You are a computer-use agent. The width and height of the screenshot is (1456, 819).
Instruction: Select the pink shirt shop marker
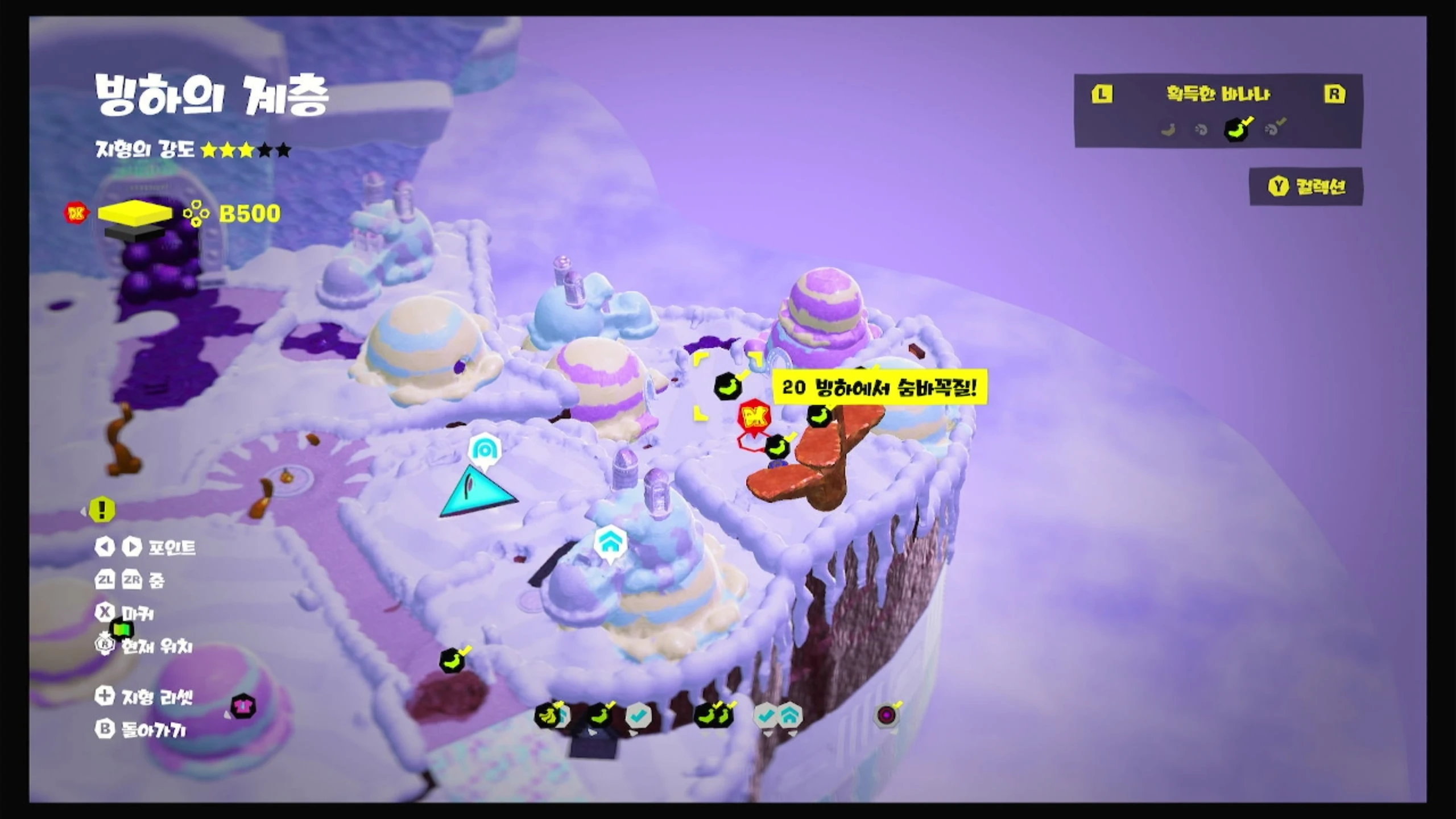(243, 707)
